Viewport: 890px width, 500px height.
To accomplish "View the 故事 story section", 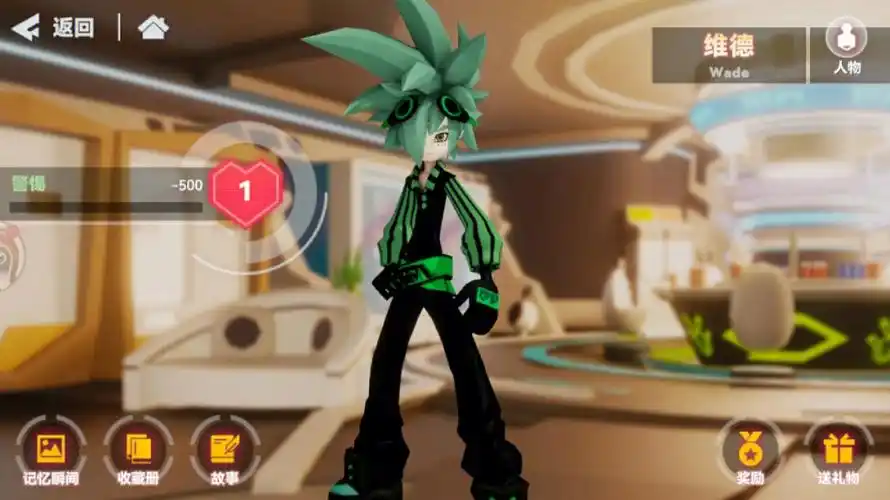I will [224, 453].
